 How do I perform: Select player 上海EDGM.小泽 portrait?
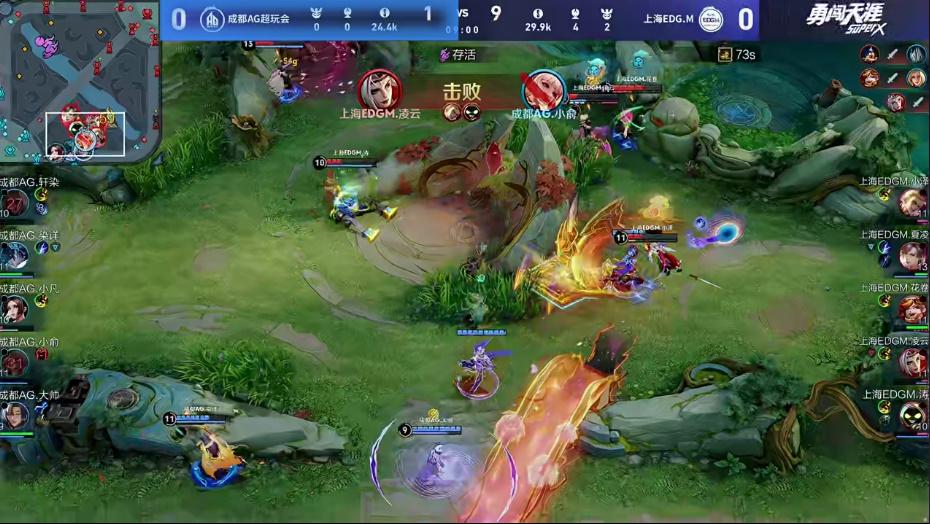tap(912, 204)
